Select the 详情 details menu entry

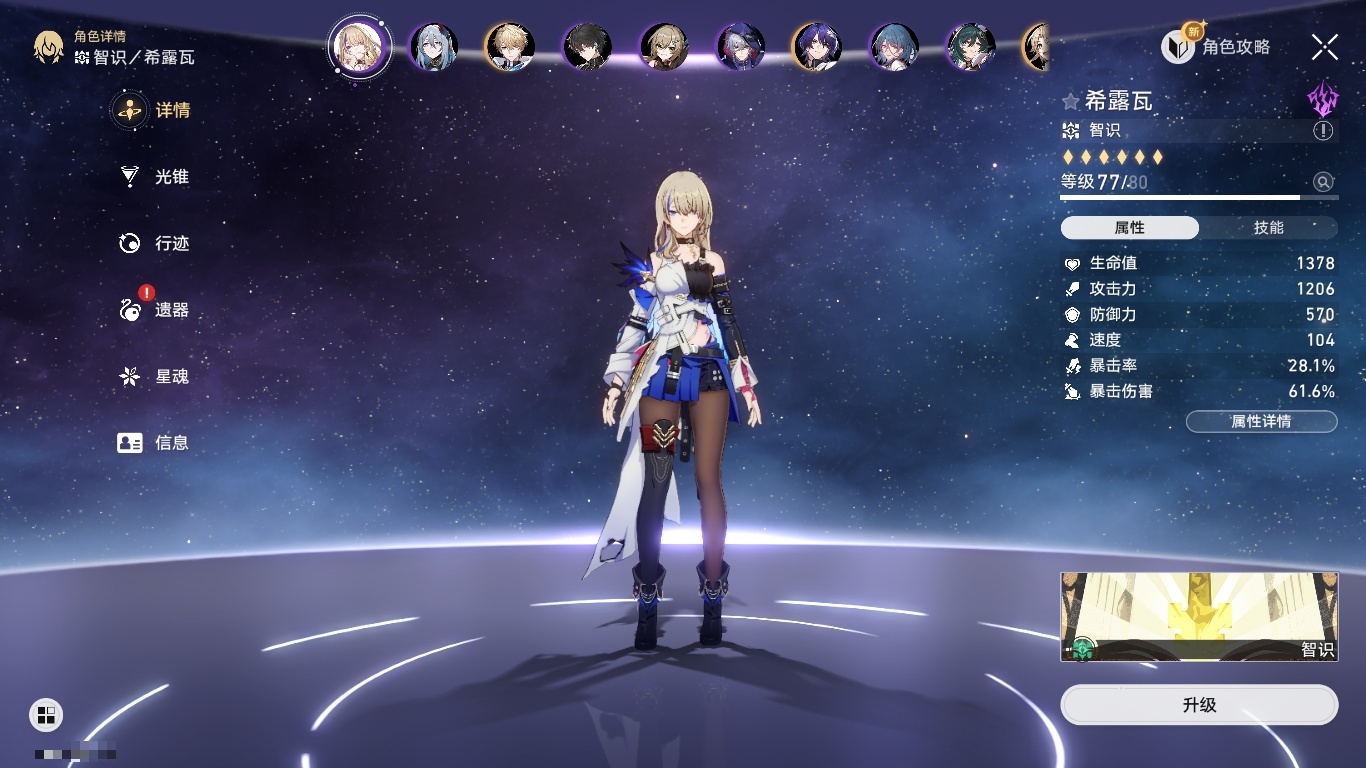[x=155, y=110]
